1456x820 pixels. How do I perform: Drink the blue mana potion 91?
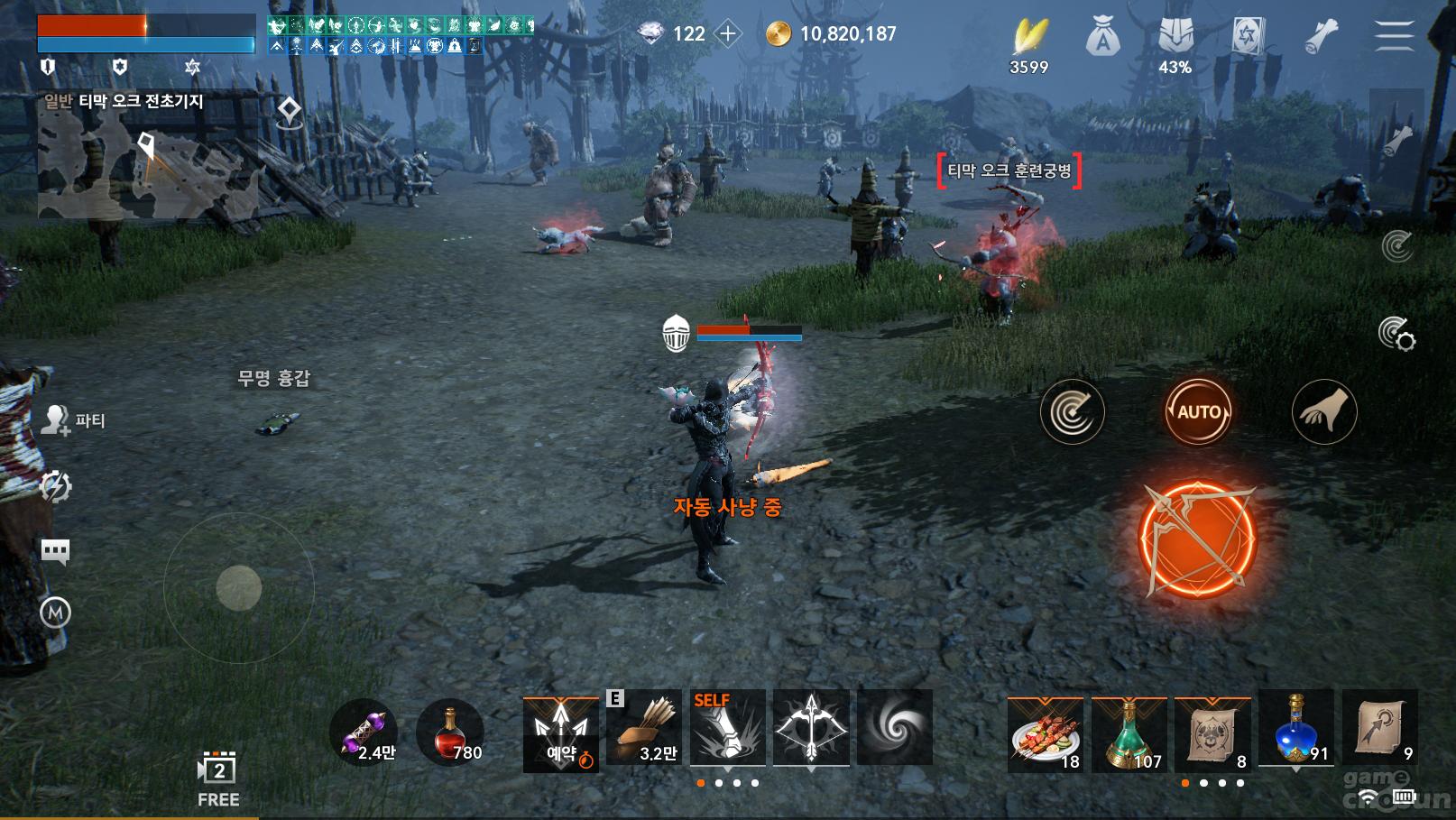pyautogui.click(x=1295, y=729)
